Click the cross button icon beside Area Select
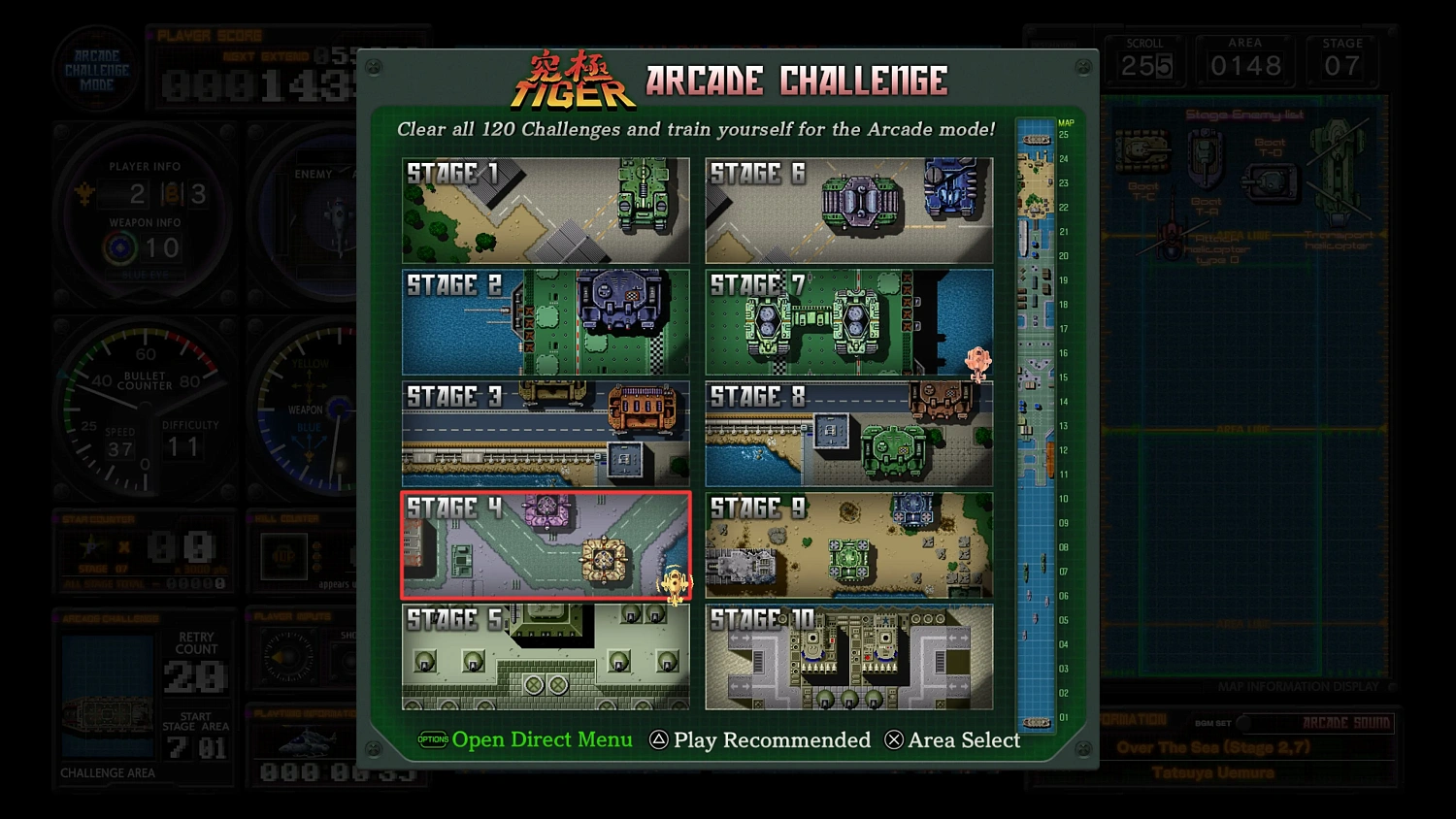The height and width of the screenshot is (819, 1456). [893, 739]
